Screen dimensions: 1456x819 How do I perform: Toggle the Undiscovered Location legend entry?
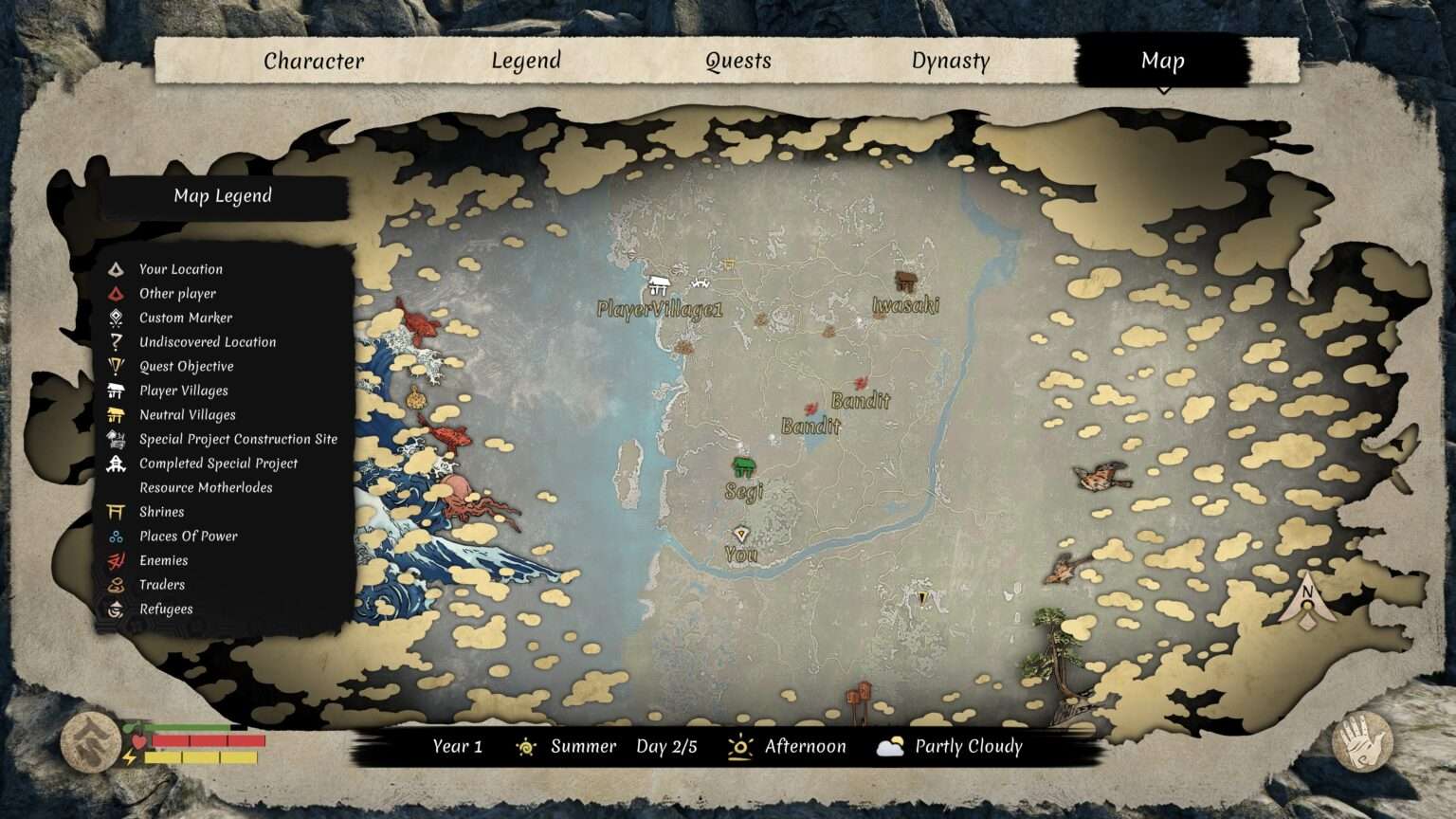116,341
